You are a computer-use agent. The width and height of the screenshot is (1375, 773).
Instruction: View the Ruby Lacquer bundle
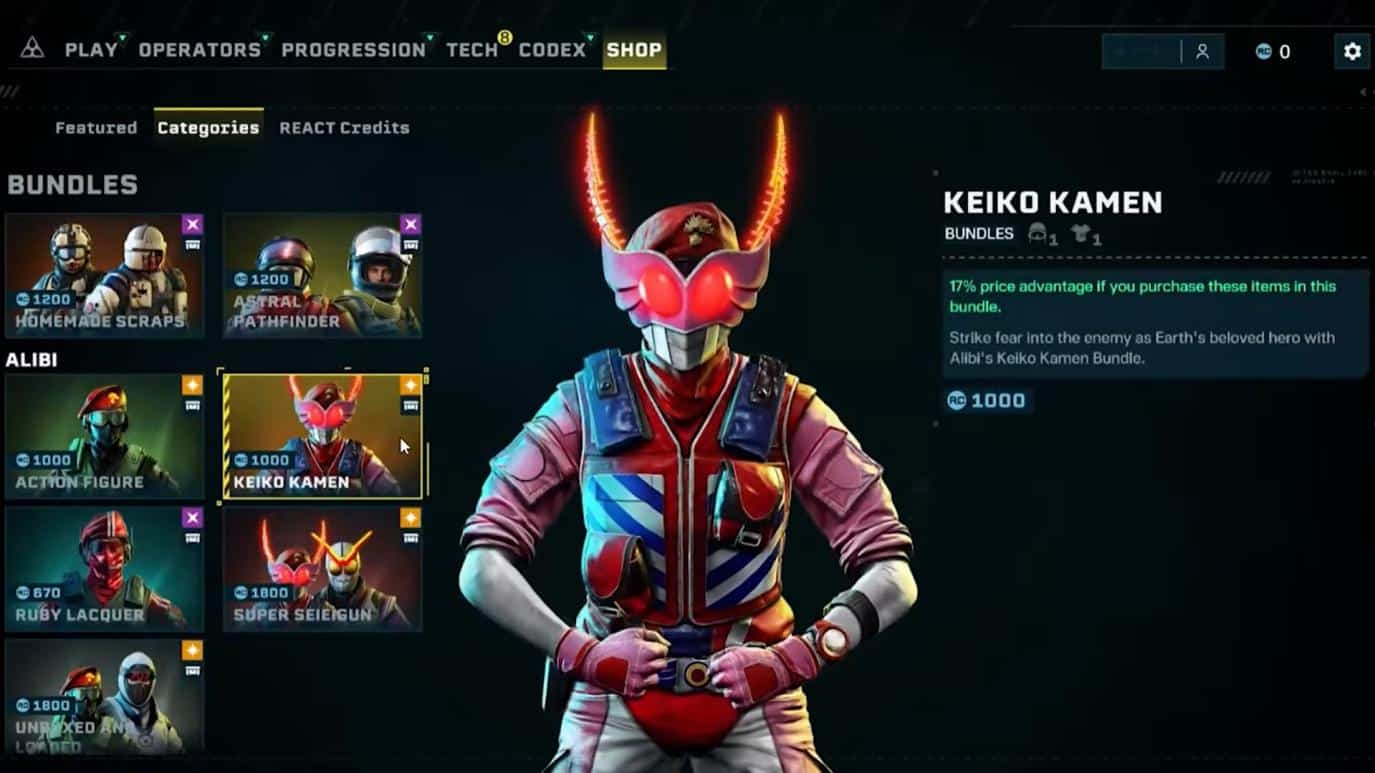(104, 568)
